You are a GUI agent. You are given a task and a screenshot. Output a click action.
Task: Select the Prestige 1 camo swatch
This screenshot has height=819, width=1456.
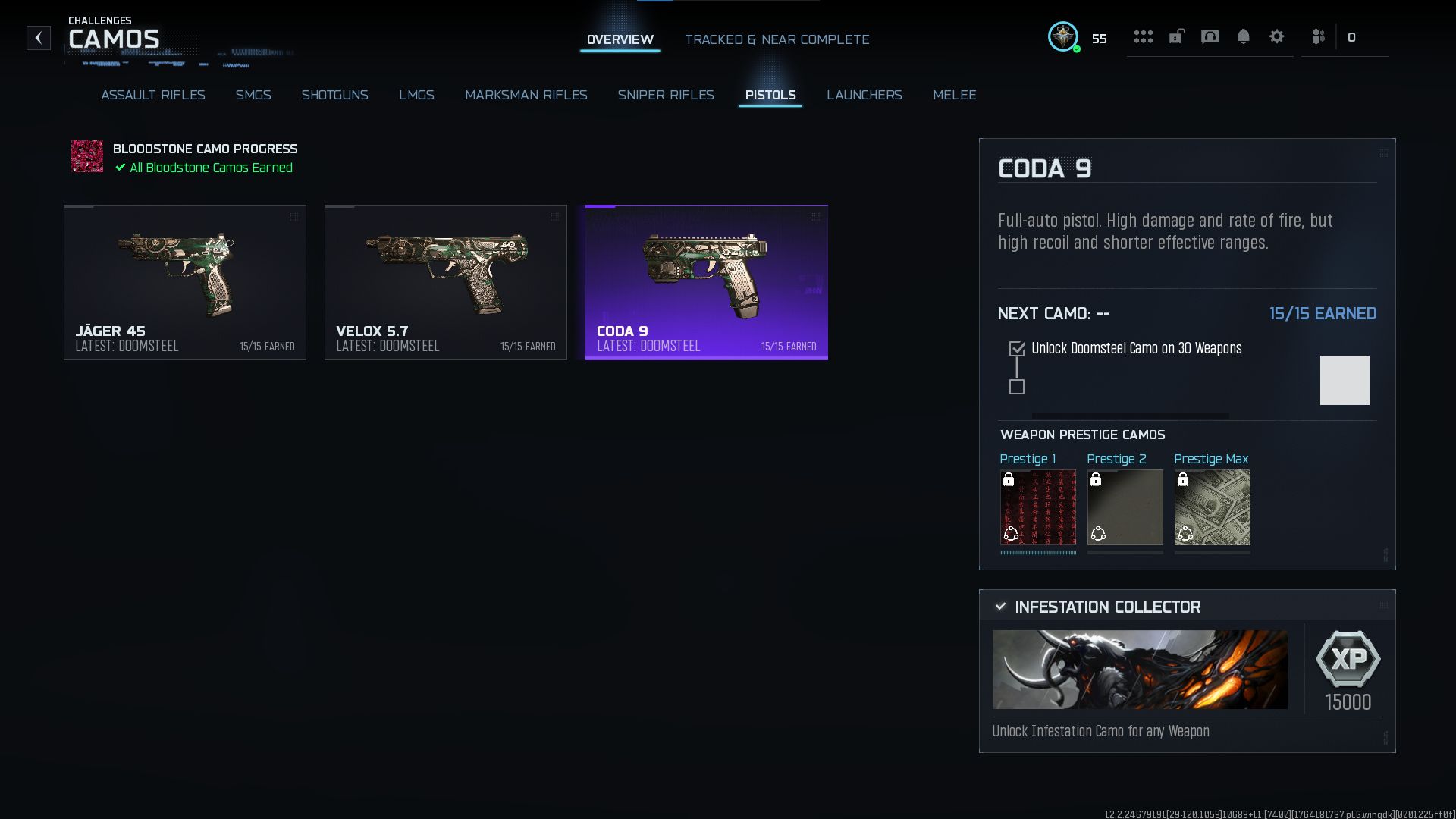pyautogui.click(x=1037, y=507)
